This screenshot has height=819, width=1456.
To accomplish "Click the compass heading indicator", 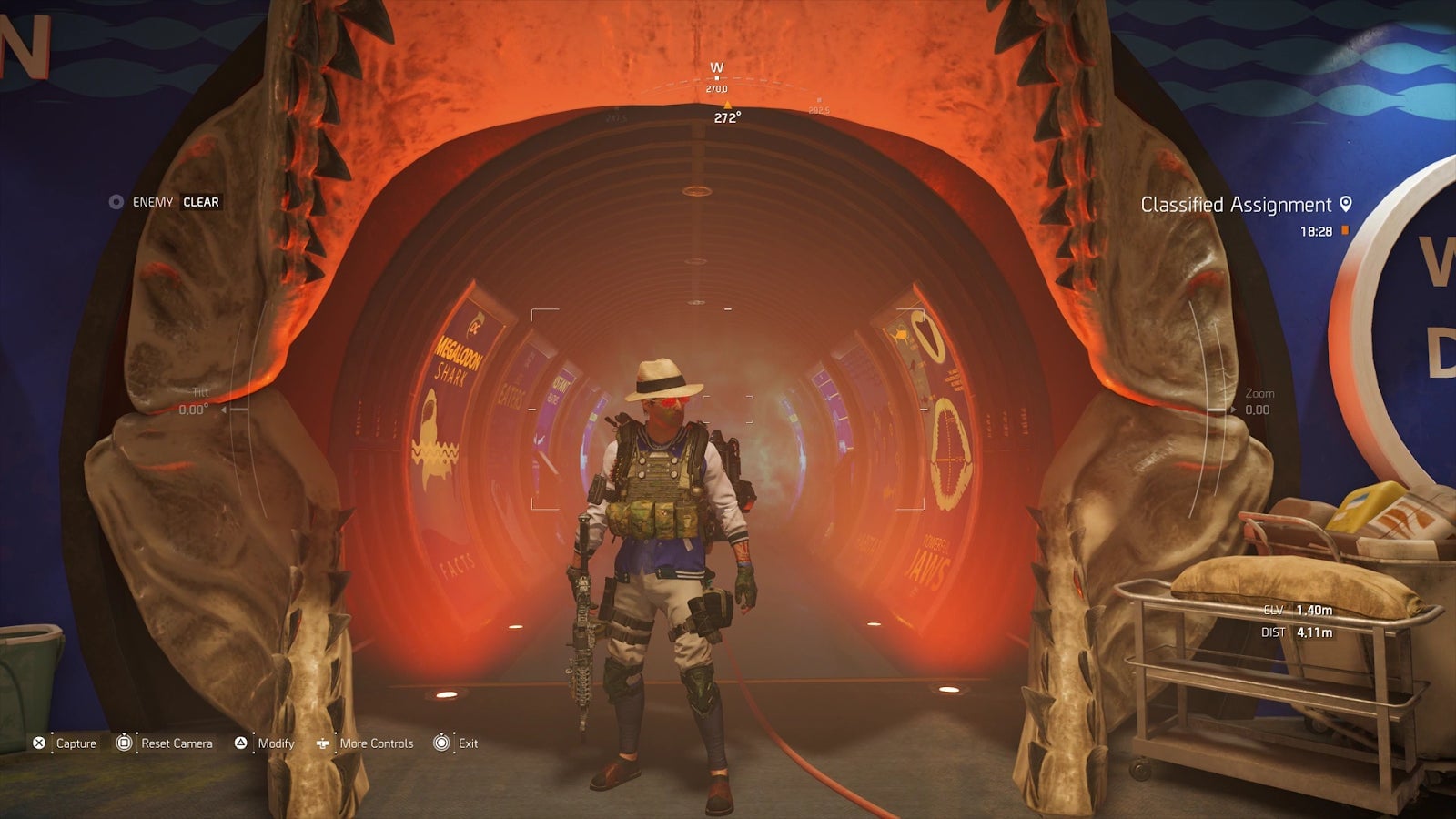I will (726, 117).
